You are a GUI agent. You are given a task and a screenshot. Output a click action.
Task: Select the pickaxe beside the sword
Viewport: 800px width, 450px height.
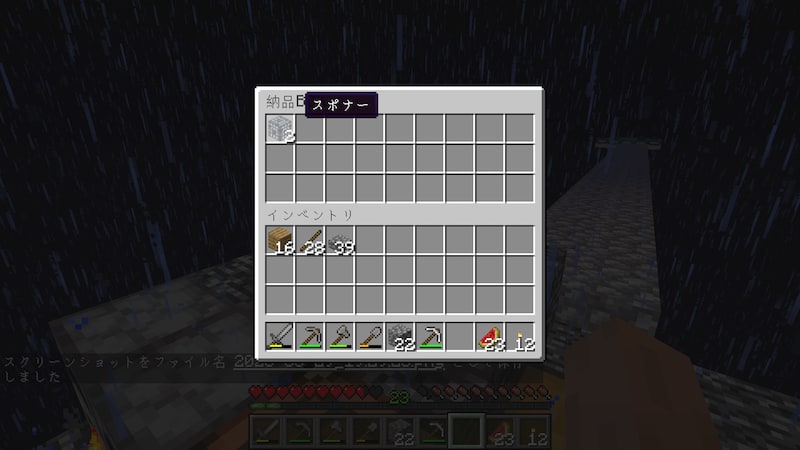pyautogui.click(x=310, y=337)
